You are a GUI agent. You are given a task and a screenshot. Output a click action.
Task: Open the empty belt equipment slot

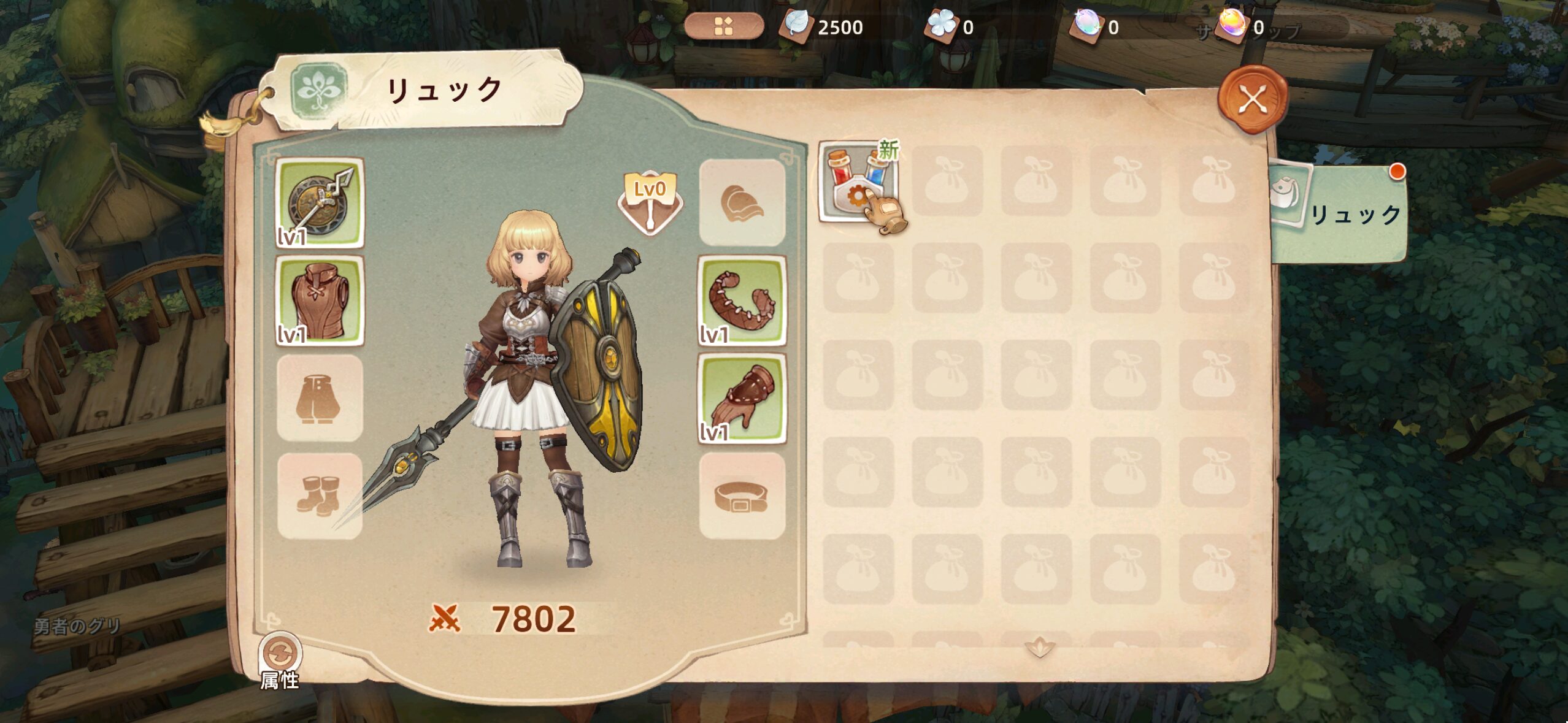pyautogui.click(x=742, y=495)
